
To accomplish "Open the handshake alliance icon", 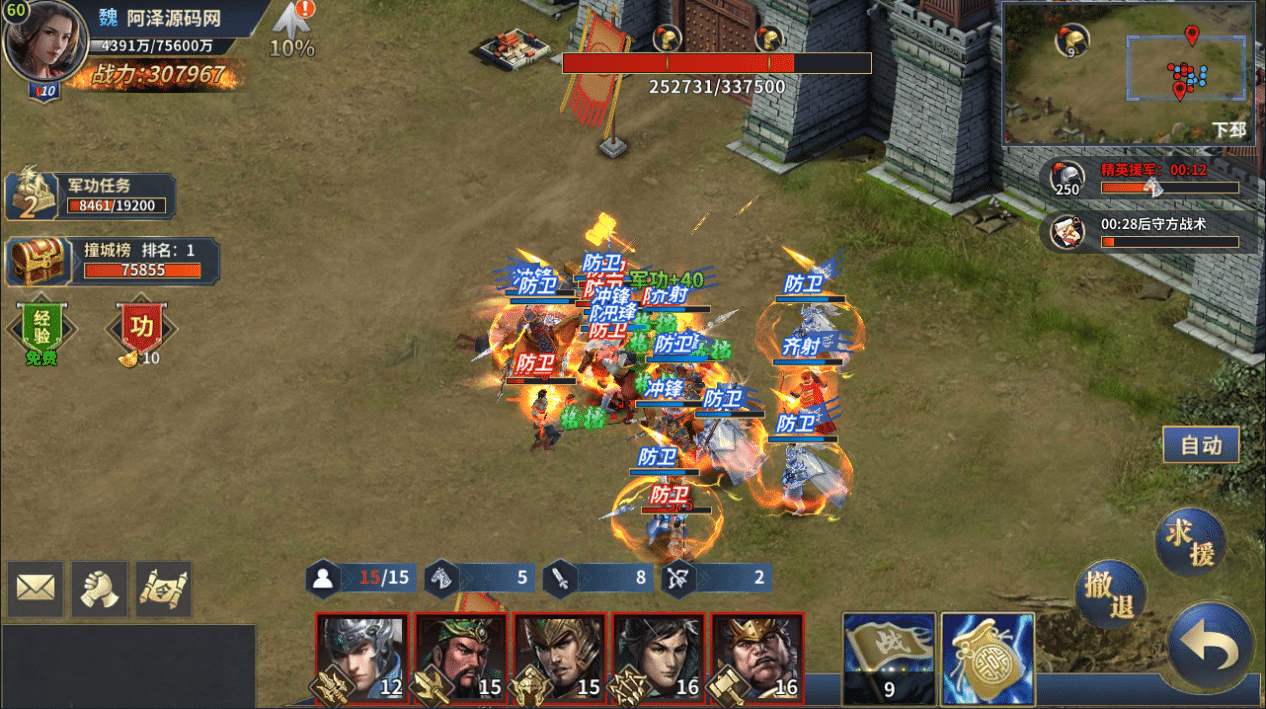I will point(99,588).
